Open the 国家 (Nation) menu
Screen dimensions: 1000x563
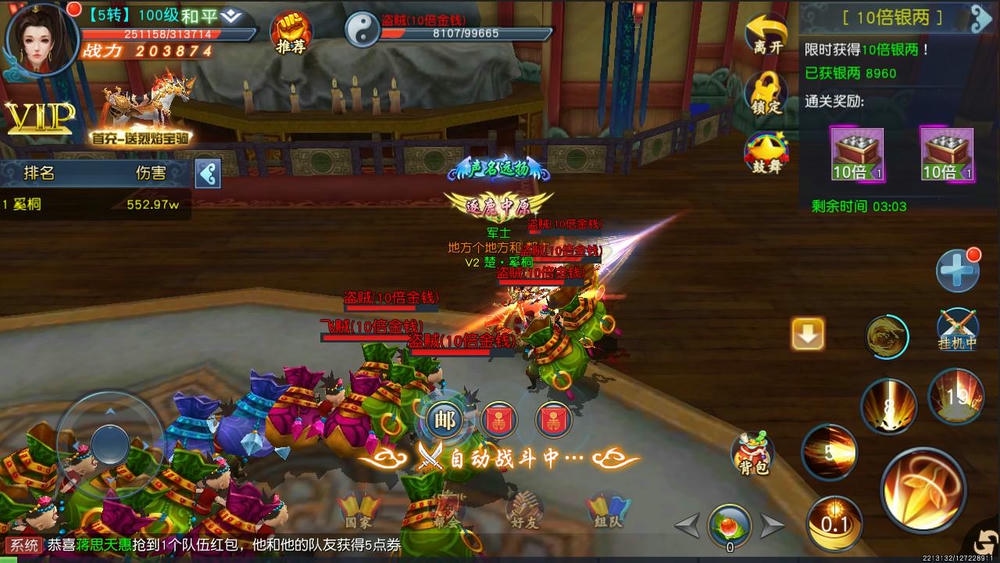tap(357, 511)
